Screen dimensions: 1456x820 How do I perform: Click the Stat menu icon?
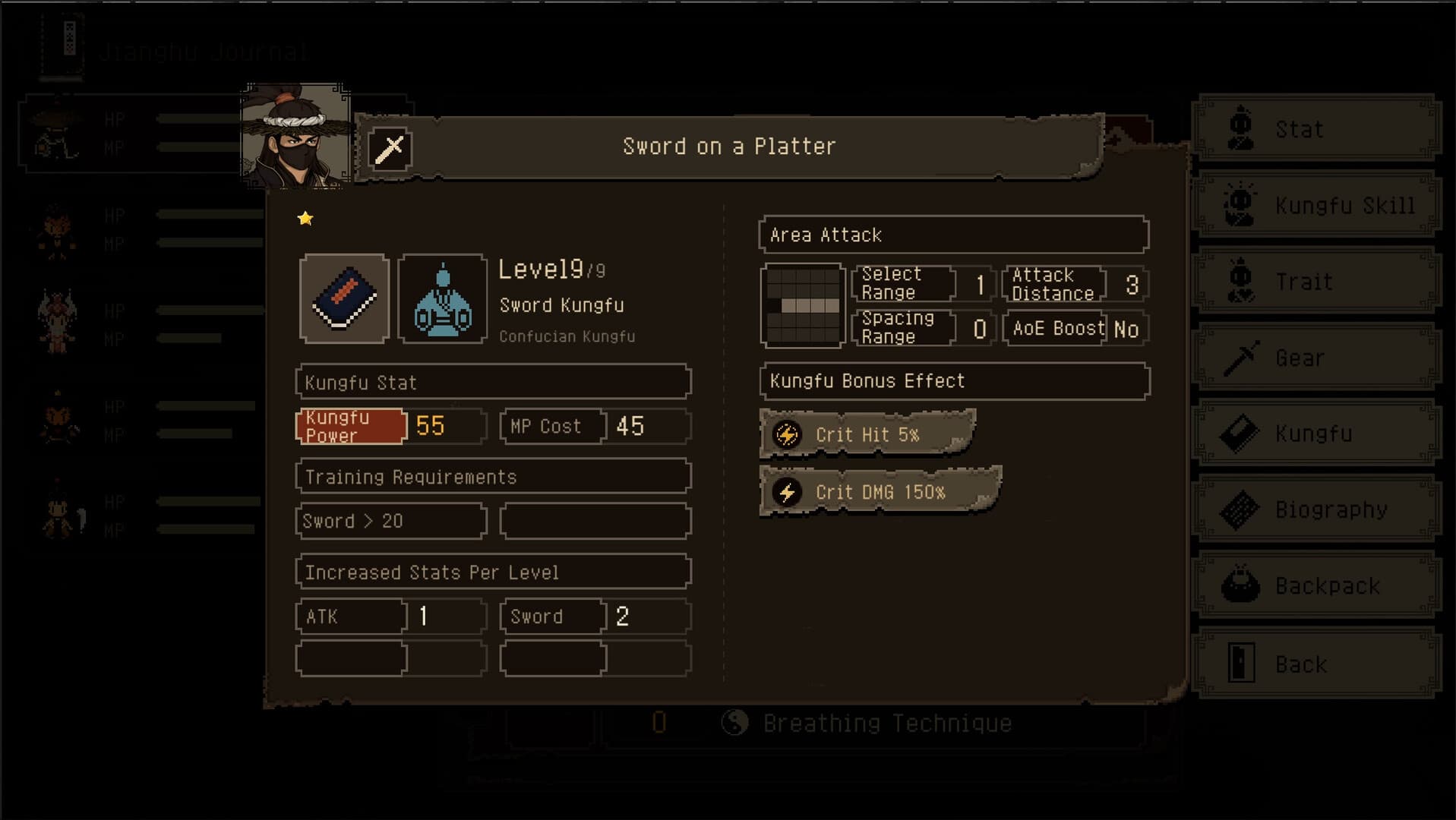[1240, 128]
